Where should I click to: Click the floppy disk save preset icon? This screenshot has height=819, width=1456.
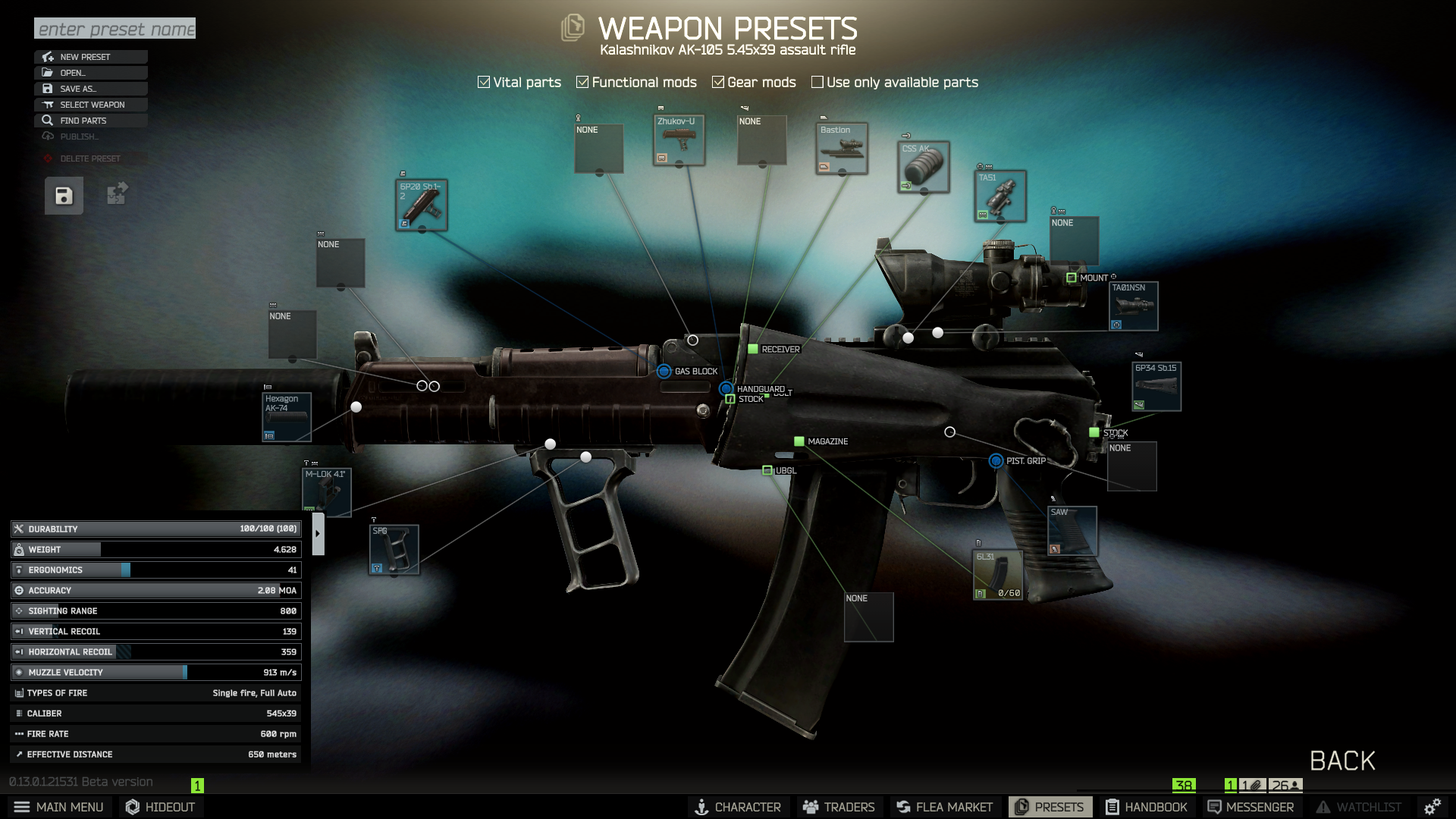tap(64, 196)
